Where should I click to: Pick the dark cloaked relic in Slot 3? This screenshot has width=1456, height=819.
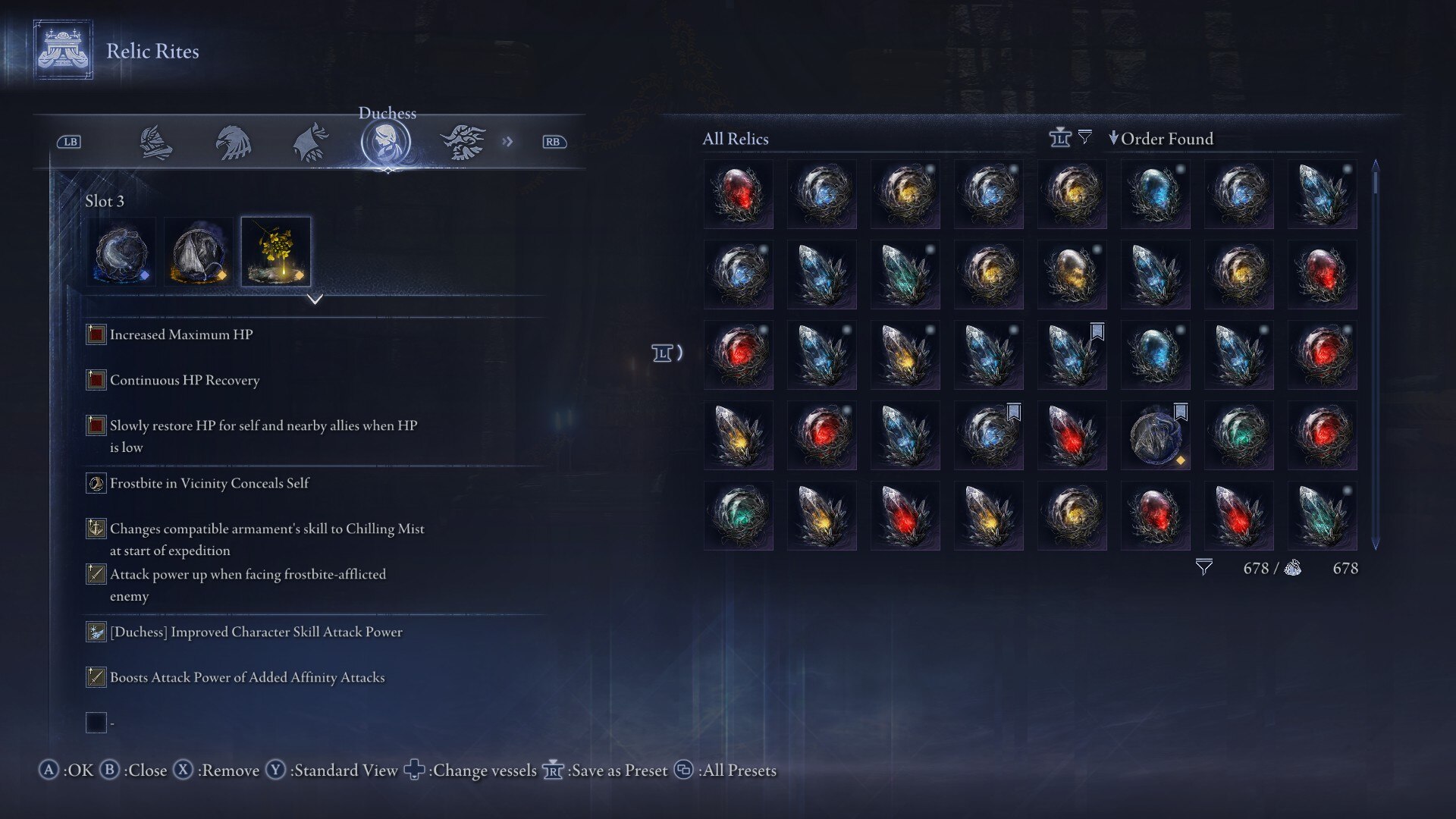199,252
